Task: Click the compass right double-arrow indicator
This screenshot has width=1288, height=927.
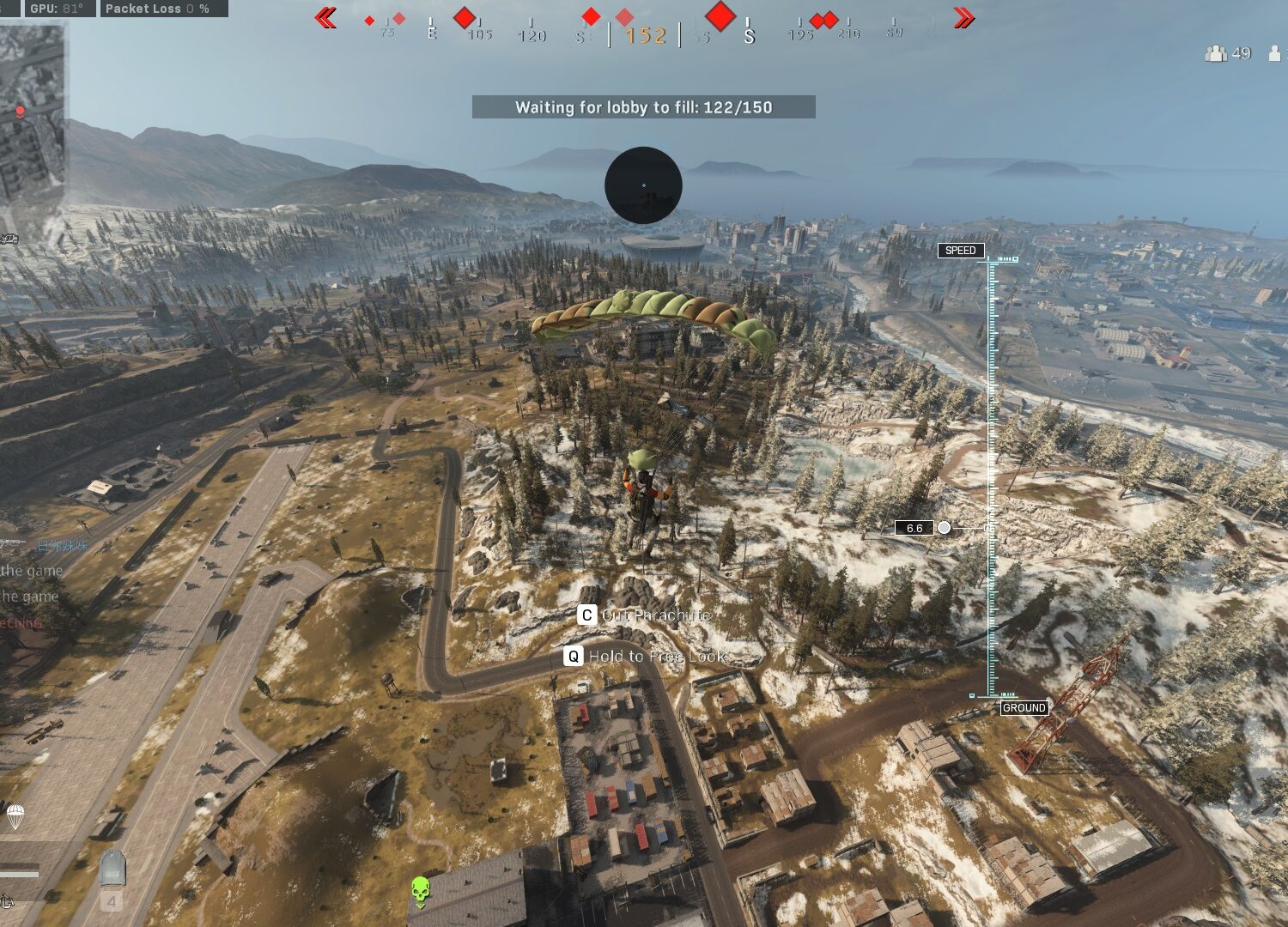Action: point(963,18)
